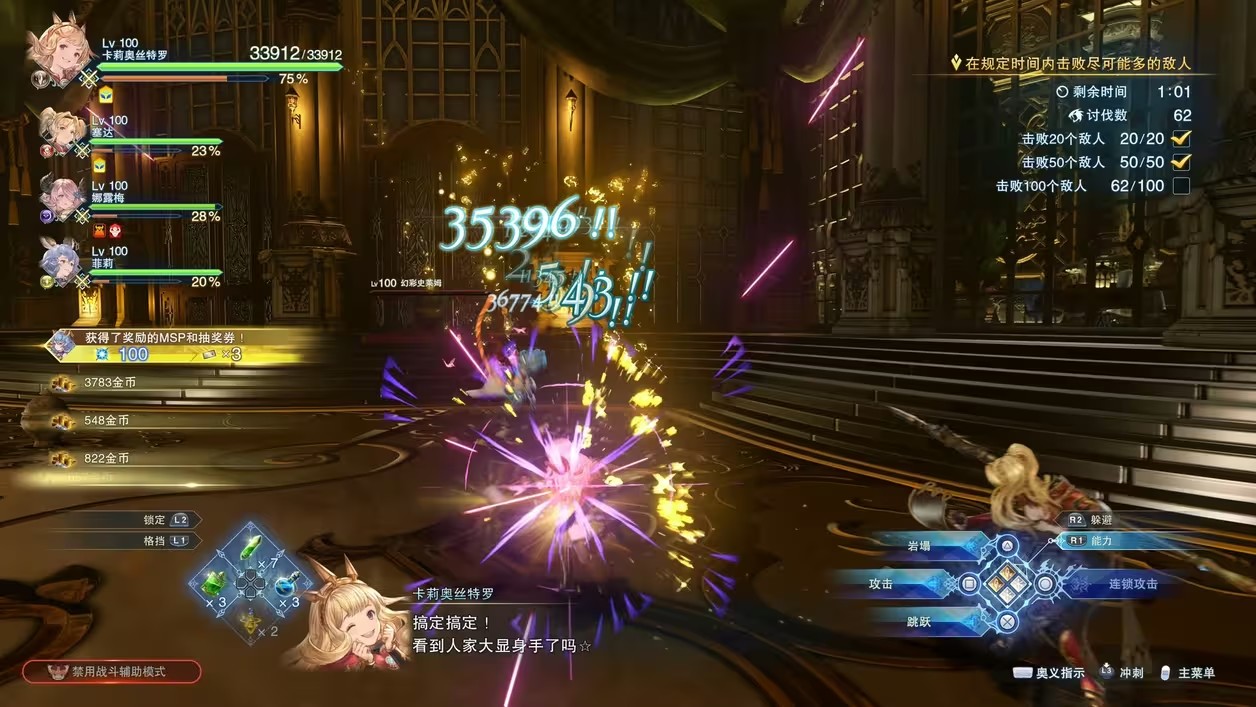Click the time-limit quest objective header
The width and height of the screenshot is (1256, 707).
tap(1075, 63)
